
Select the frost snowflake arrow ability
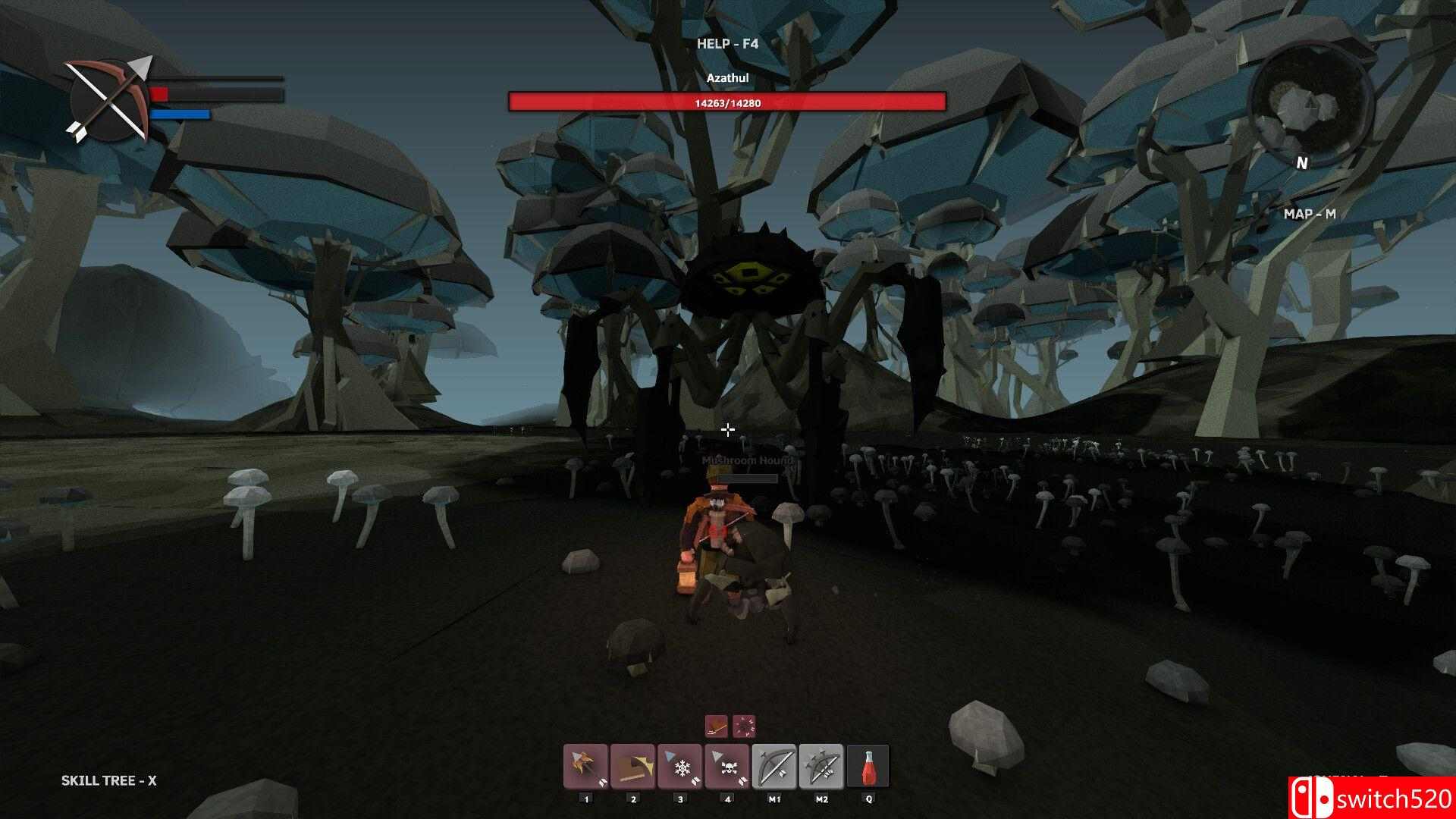pyautogui.click(x=680, y=767)
